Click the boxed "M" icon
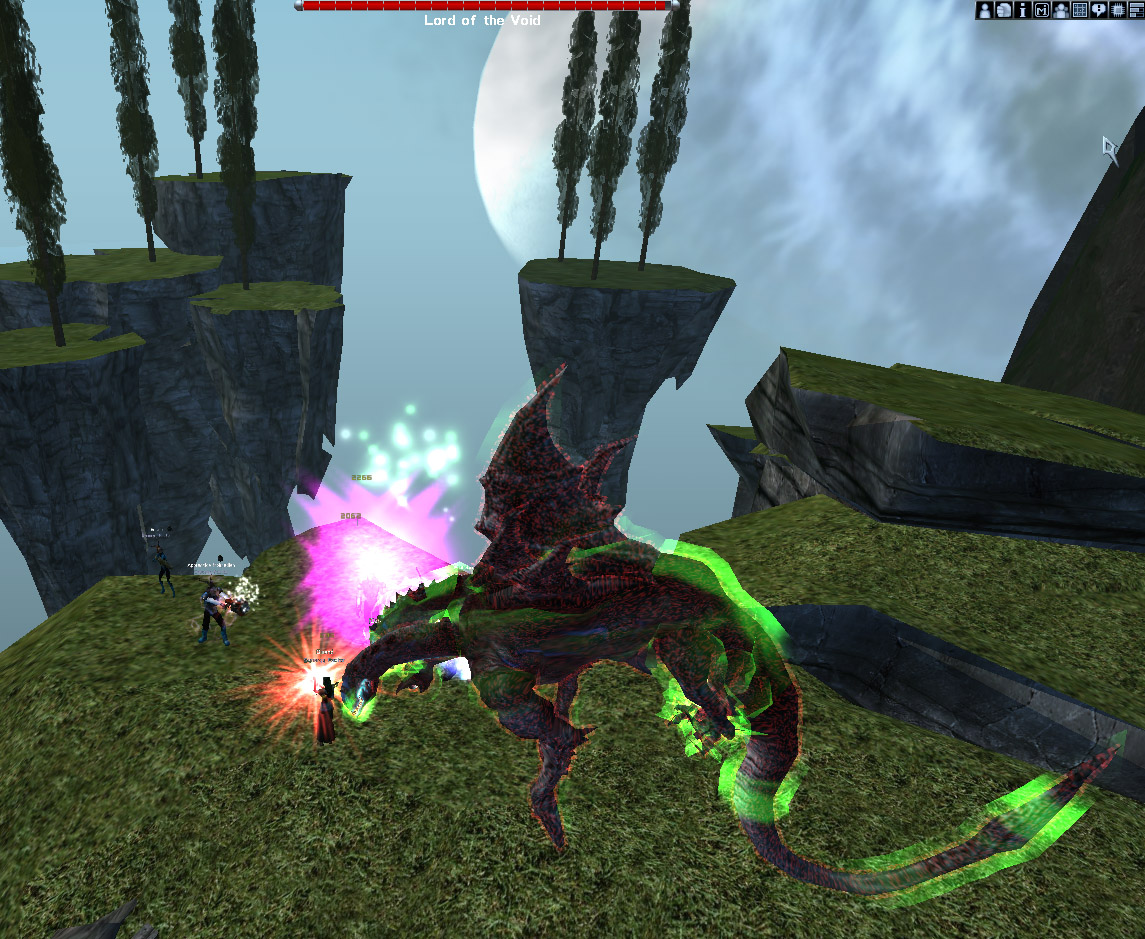 coord(1041,10)
